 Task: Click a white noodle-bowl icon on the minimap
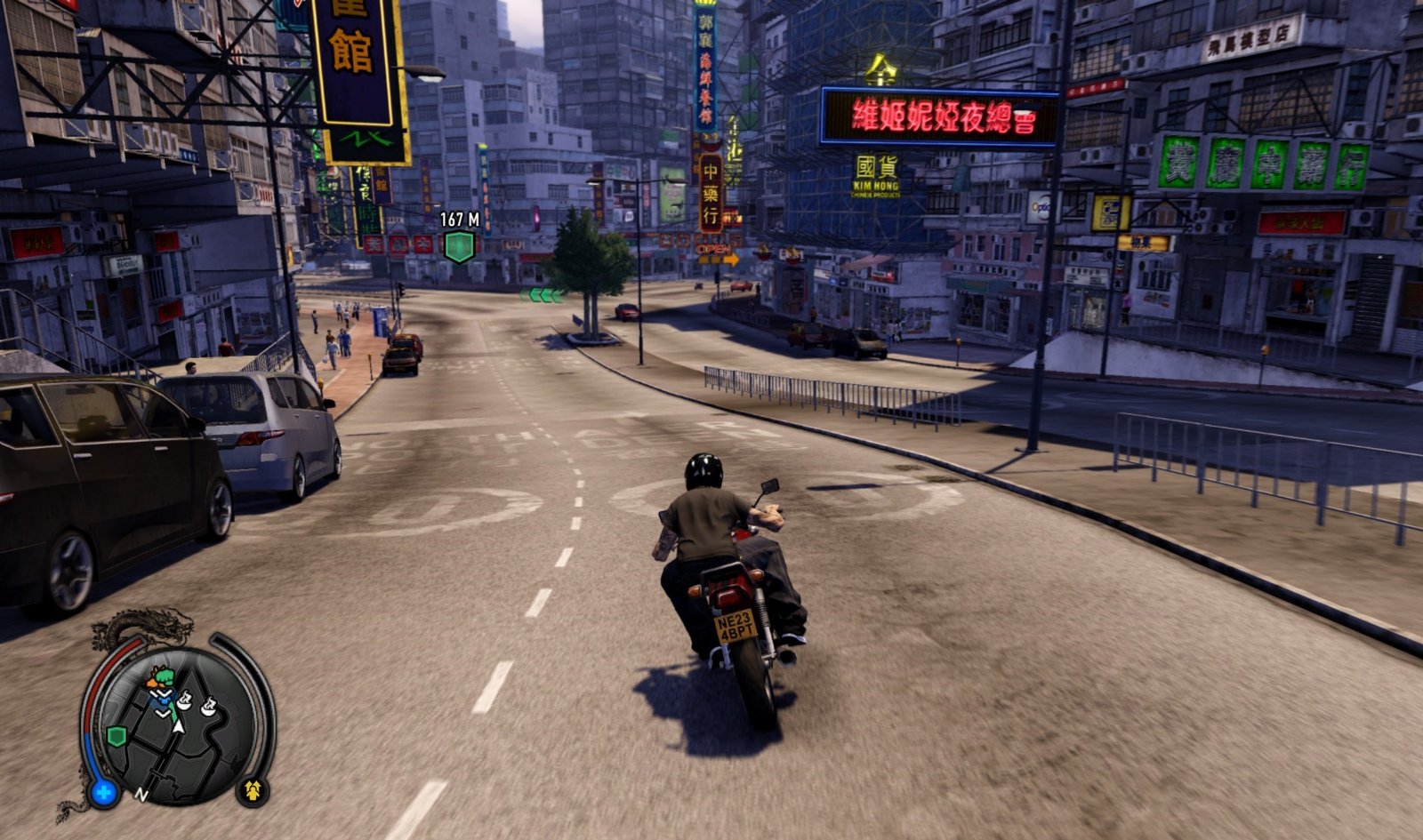coord(184,703)
